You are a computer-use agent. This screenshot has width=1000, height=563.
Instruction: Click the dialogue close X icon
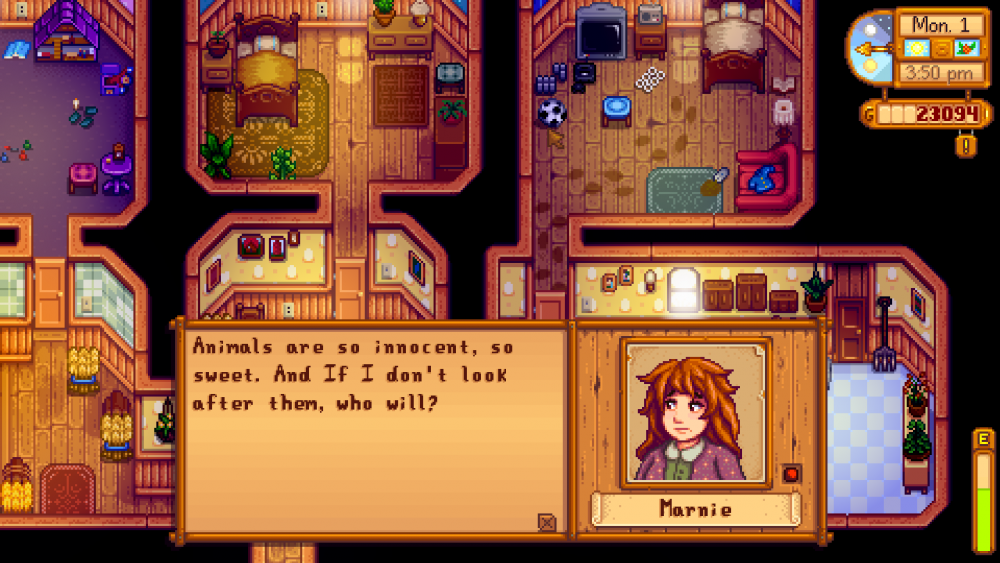pyautogui.click(x=546, y=521)
